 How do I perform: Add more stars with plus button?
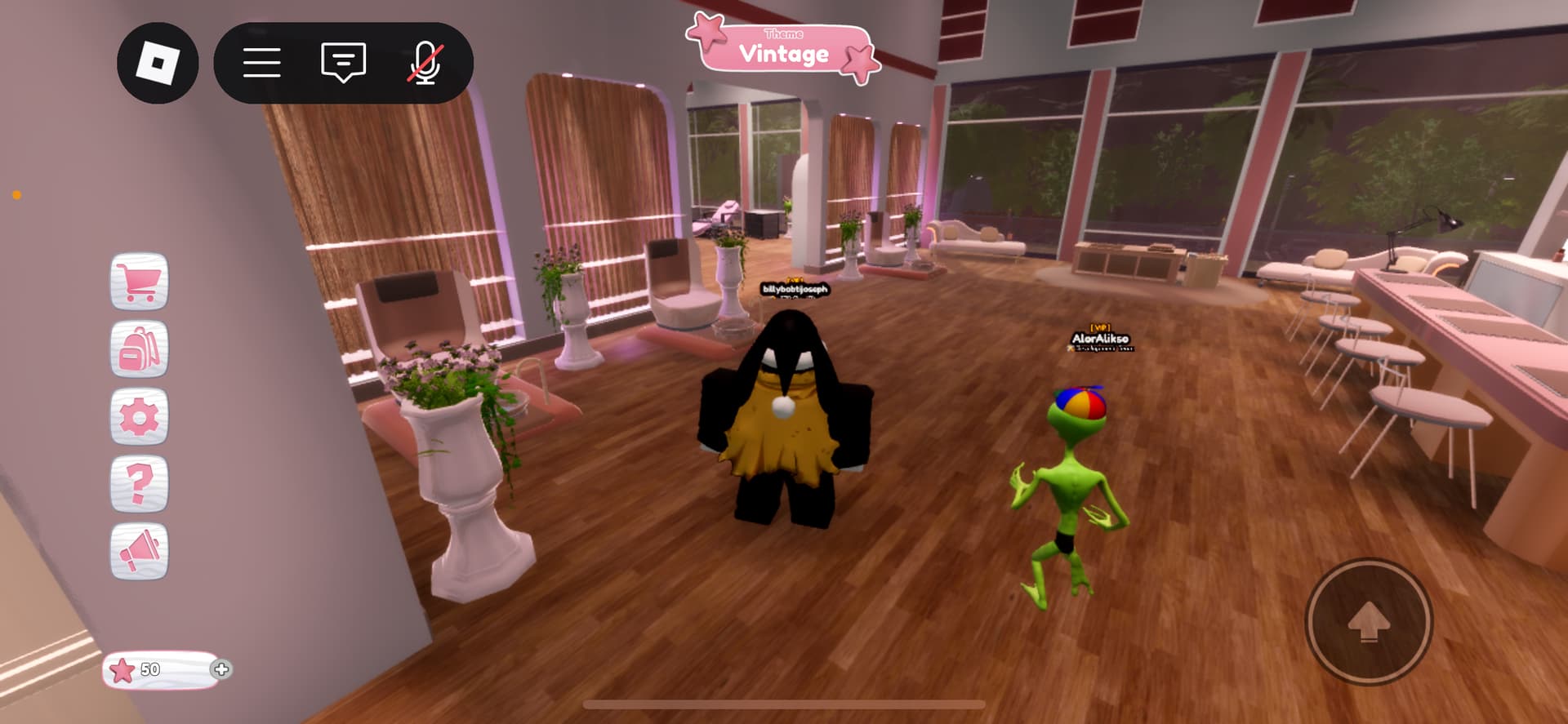220,669
